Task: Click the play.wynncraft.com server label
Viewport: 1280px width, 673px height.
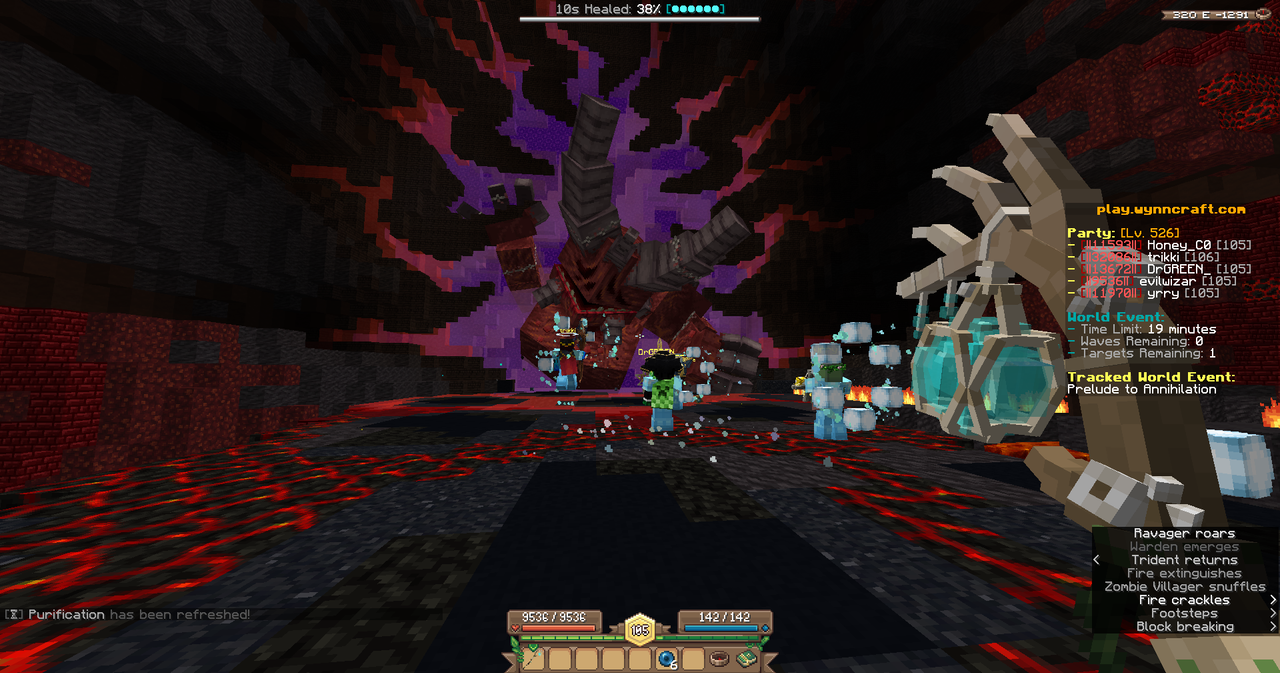Action: click(x=1170, y=209)
